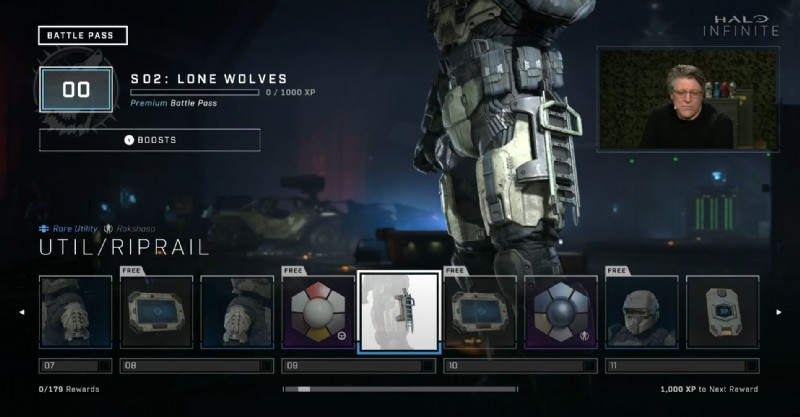This screenshot has width=800, height=417.
Task: Select the highlighted UTIL/RIPRAIL reward tile
Action: (x=399, y=312)
